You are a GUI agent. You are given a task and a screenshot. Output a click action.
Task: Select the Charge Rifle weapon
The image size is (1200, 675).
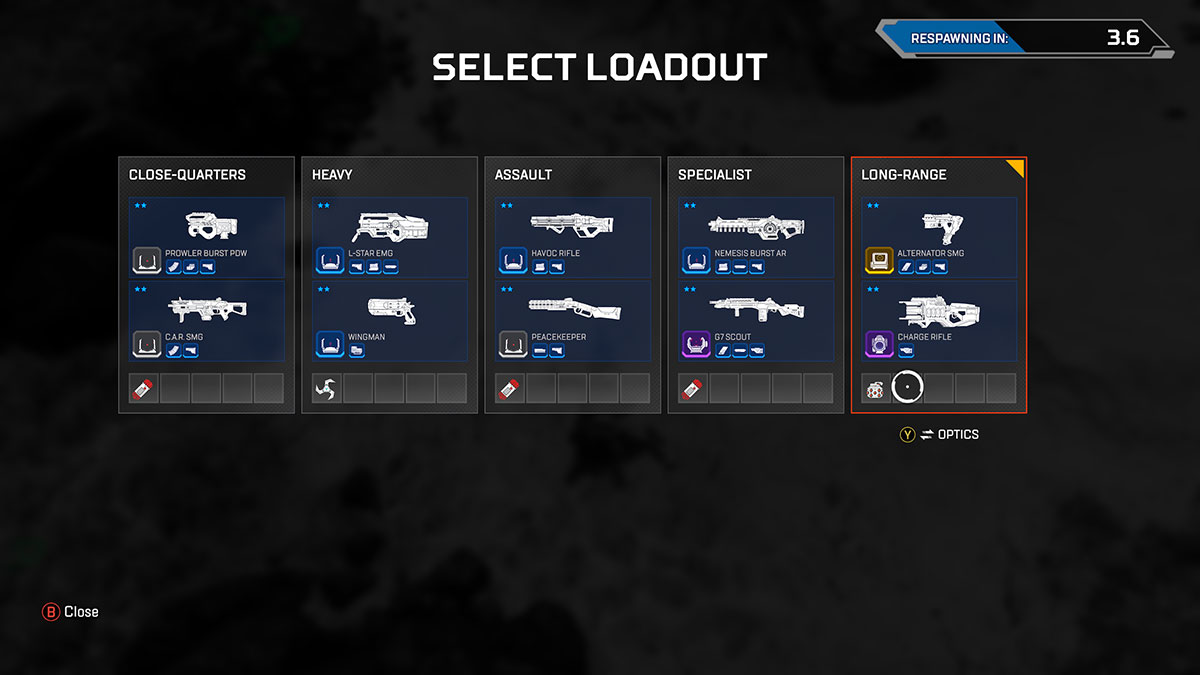click(939, 321)
